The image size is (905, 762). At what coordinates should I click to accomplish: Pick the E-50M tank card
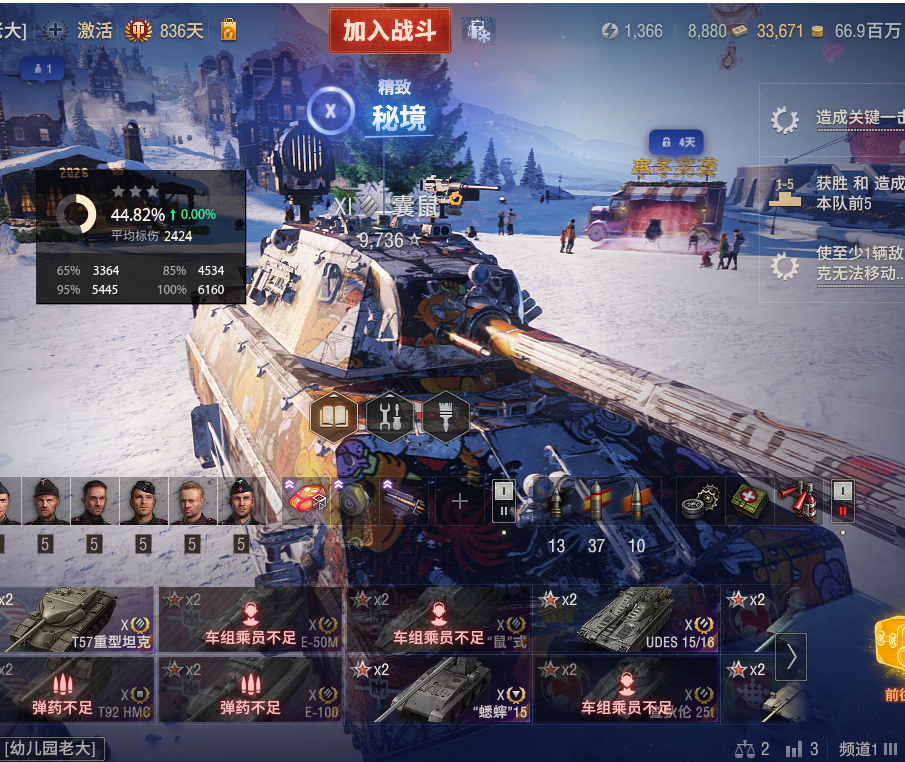point(251,619)
